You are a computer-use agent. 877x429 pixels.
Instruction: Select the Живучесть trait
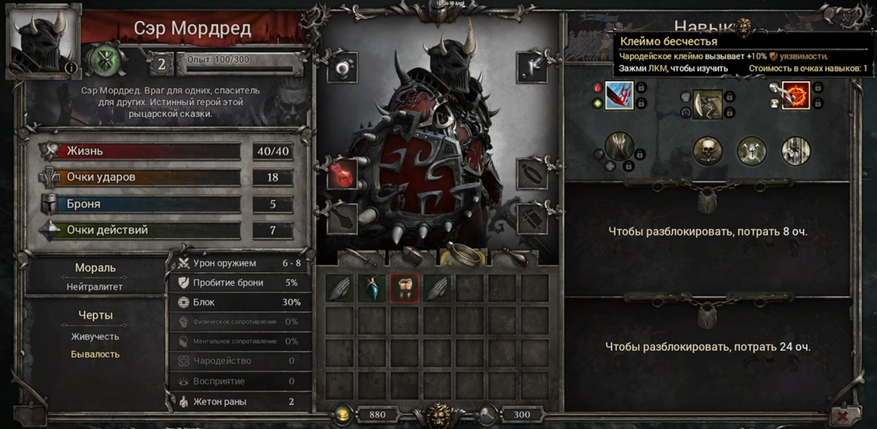pos(95,337)
